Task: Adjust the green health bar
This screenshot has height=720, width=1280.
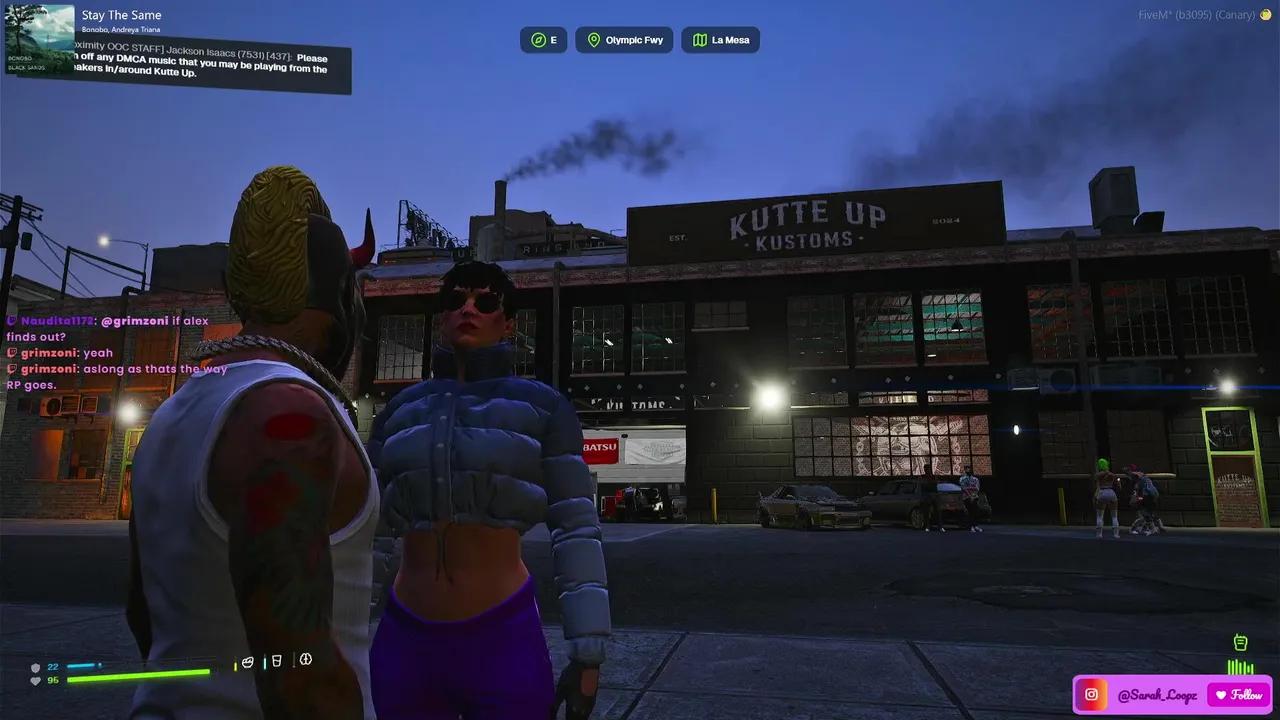Action: pos(137,677)
